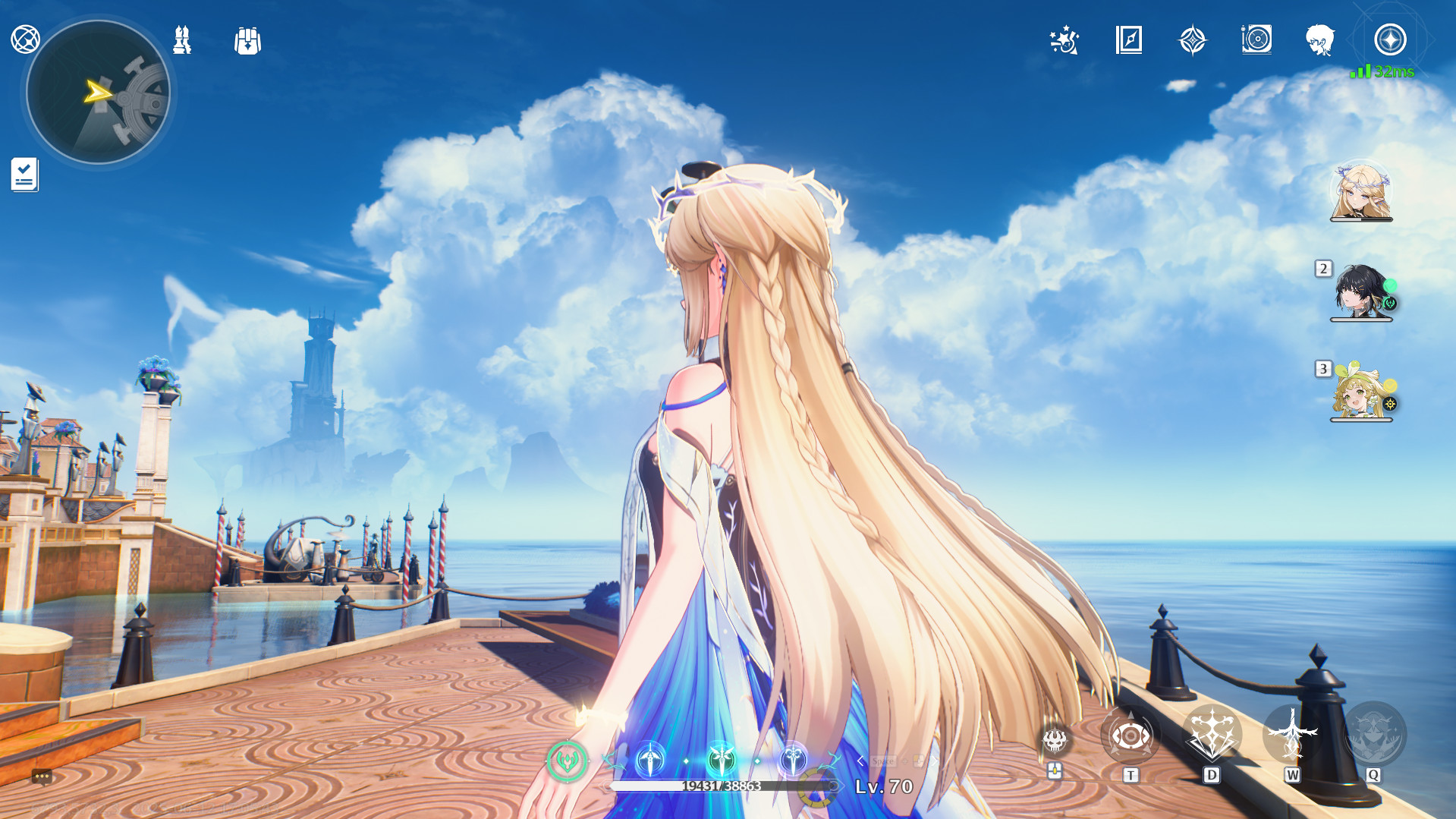Trigger the crystal skill bound to D
The width and height of the screenshot is (1456, 819).
click(1211, 734)
